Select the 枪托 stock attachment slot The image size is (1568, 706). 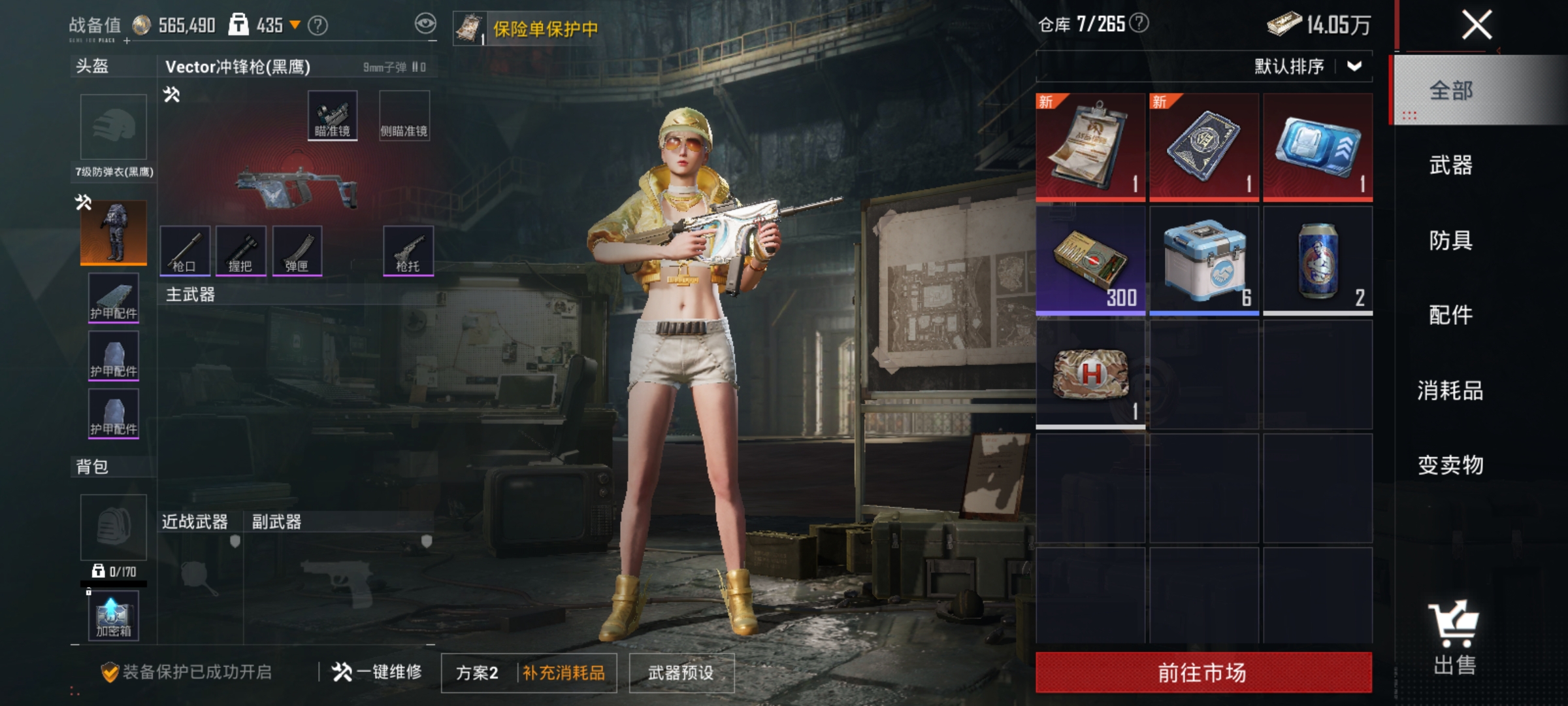(407, 252)
